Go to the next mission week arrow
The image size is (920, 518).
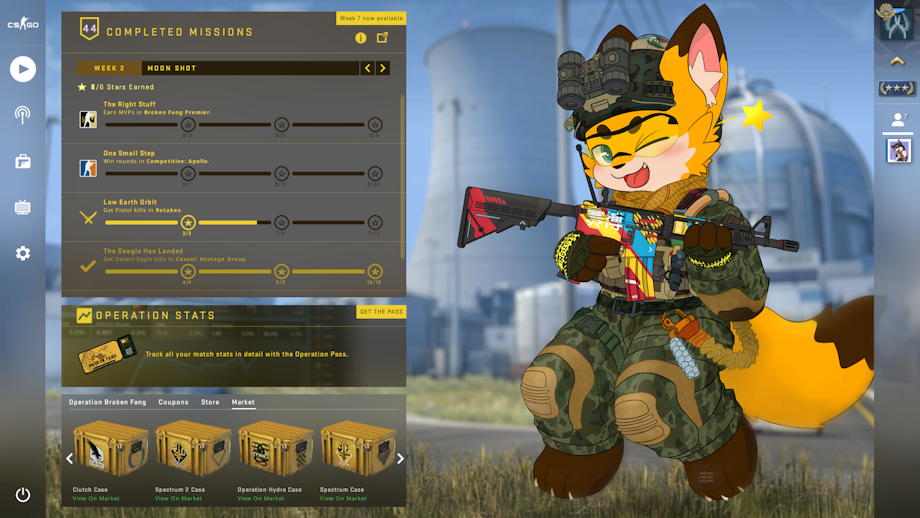(x=383, y=68)
